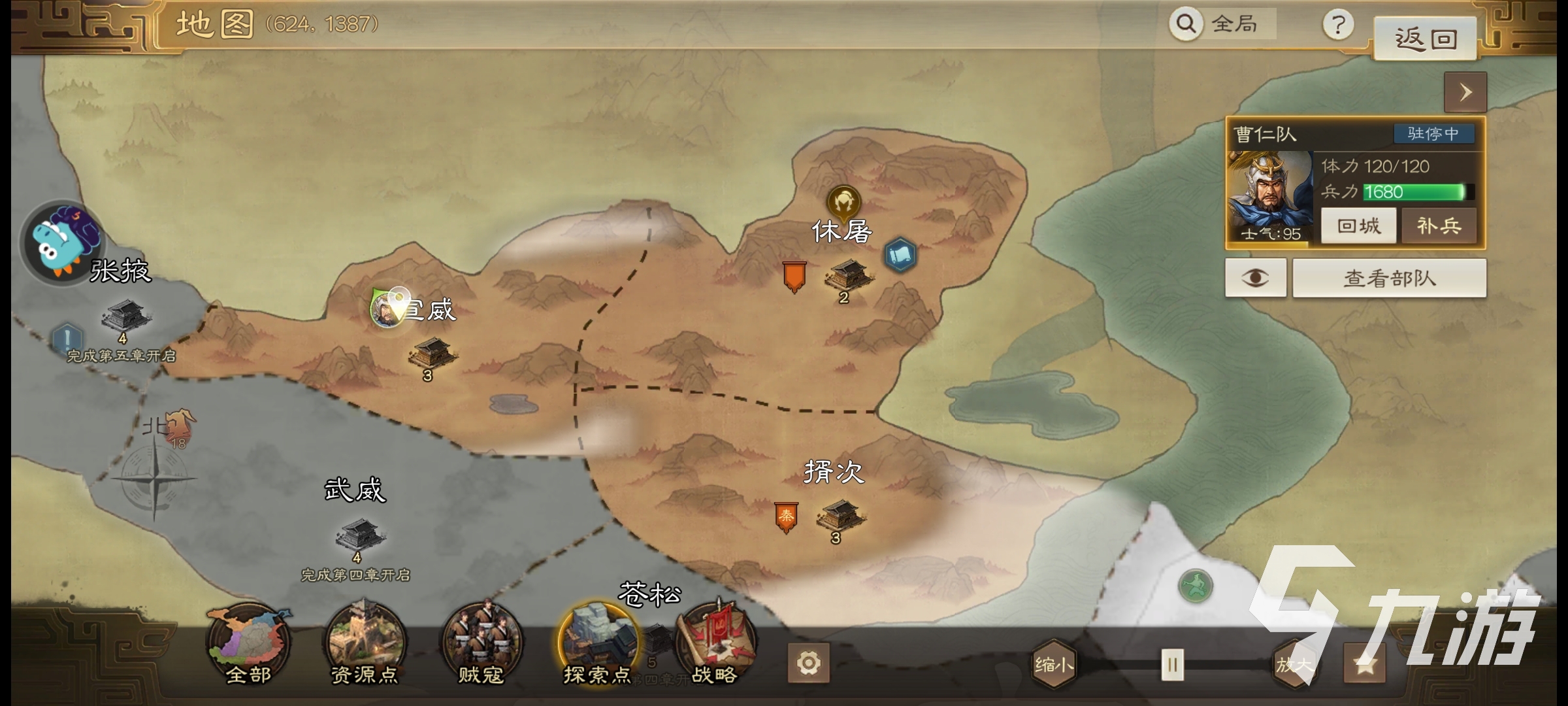Screen dimensions: 1568x706
Task: Show 资源点 resource points filter
Action: 365,644
